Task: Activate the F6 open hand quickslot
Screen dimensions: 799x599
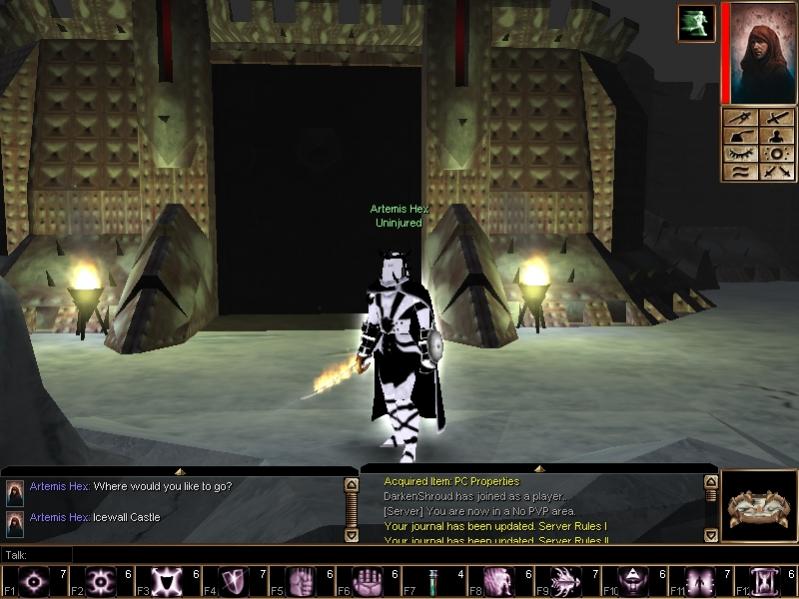Action: [366, 581]
